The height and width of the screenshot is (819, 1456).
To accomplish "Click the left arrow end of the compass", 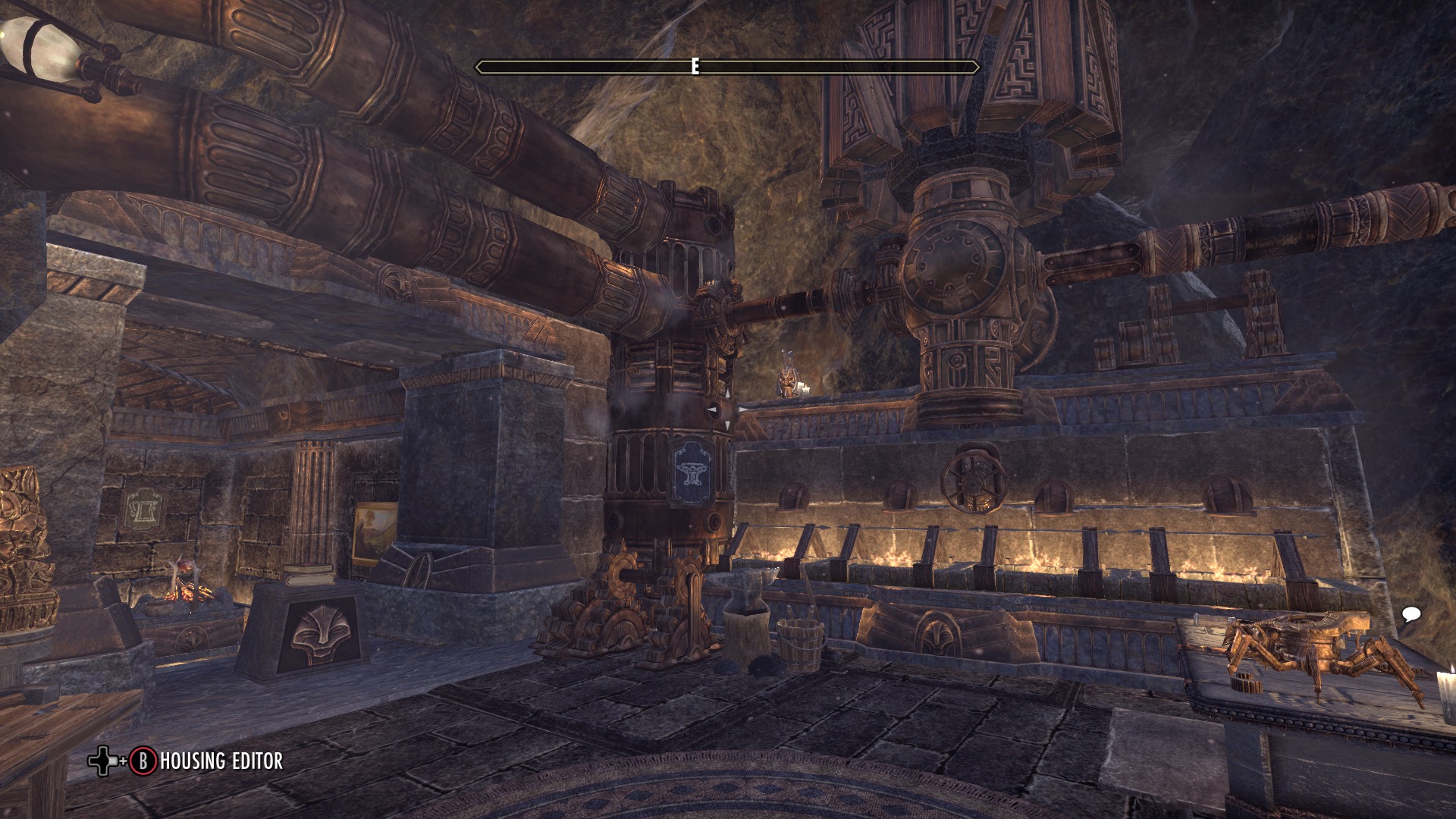I will click(479, 67).
